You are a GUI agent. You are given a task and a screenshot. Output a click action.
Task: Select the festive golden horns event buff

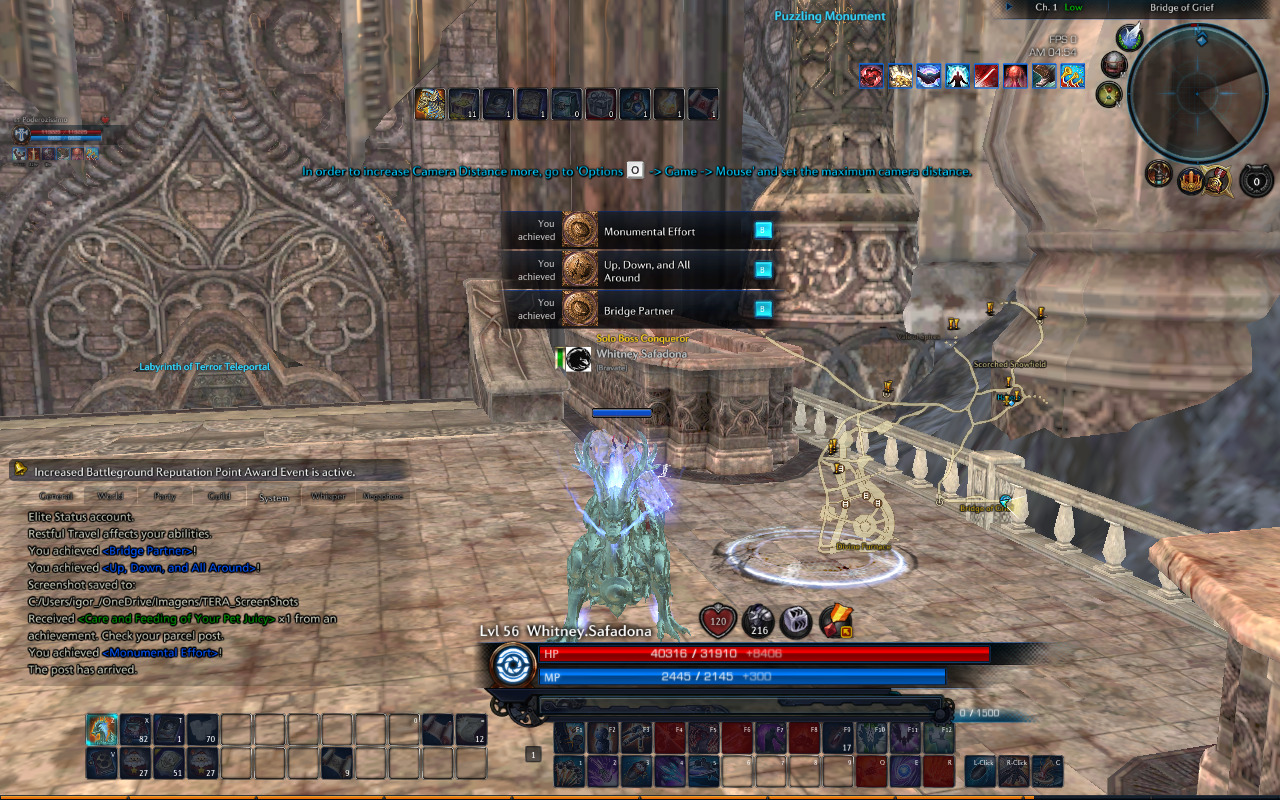[1072, 77]
